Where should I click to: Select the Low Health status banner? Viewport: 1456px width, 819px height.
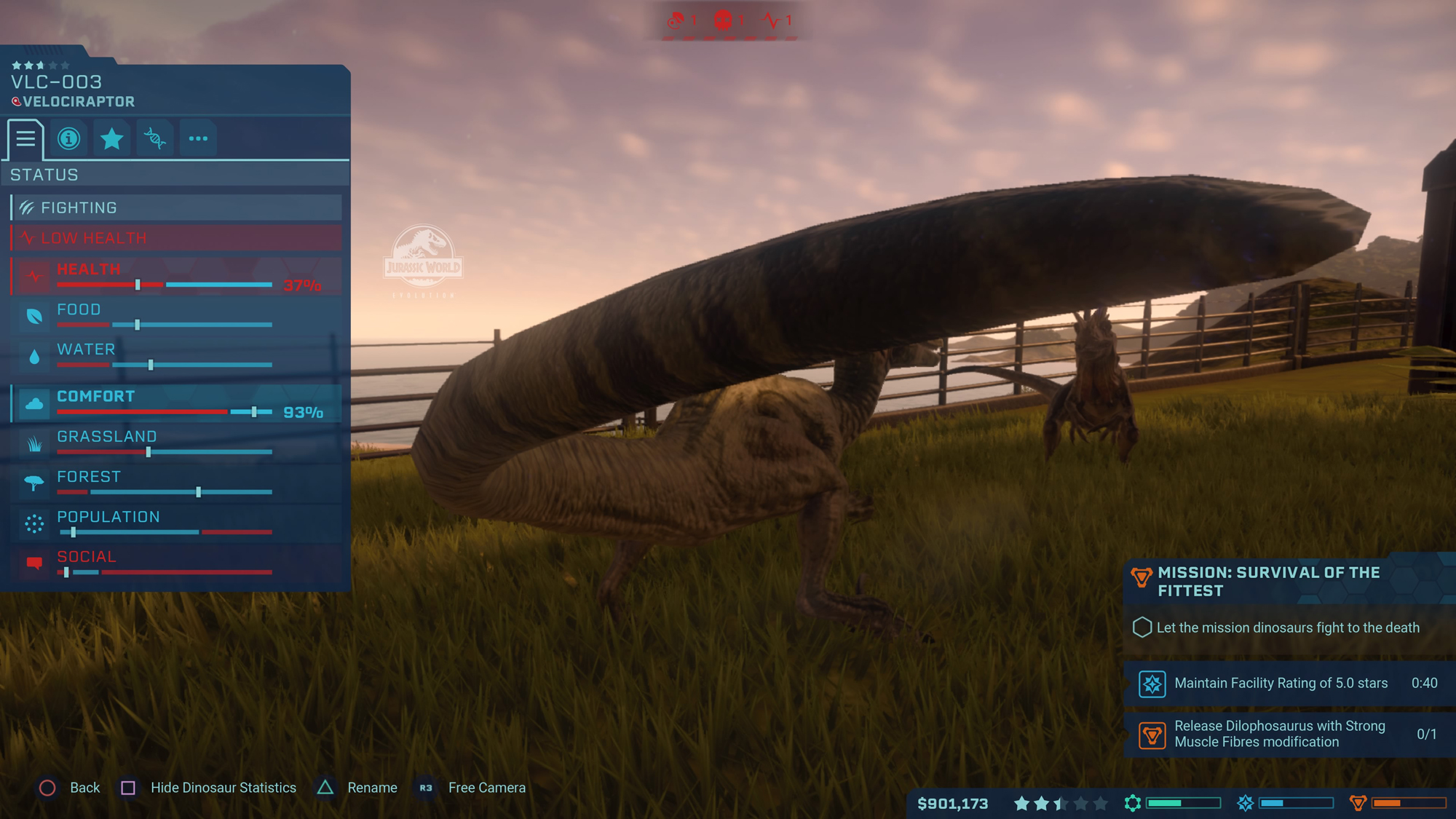(175, 237)
